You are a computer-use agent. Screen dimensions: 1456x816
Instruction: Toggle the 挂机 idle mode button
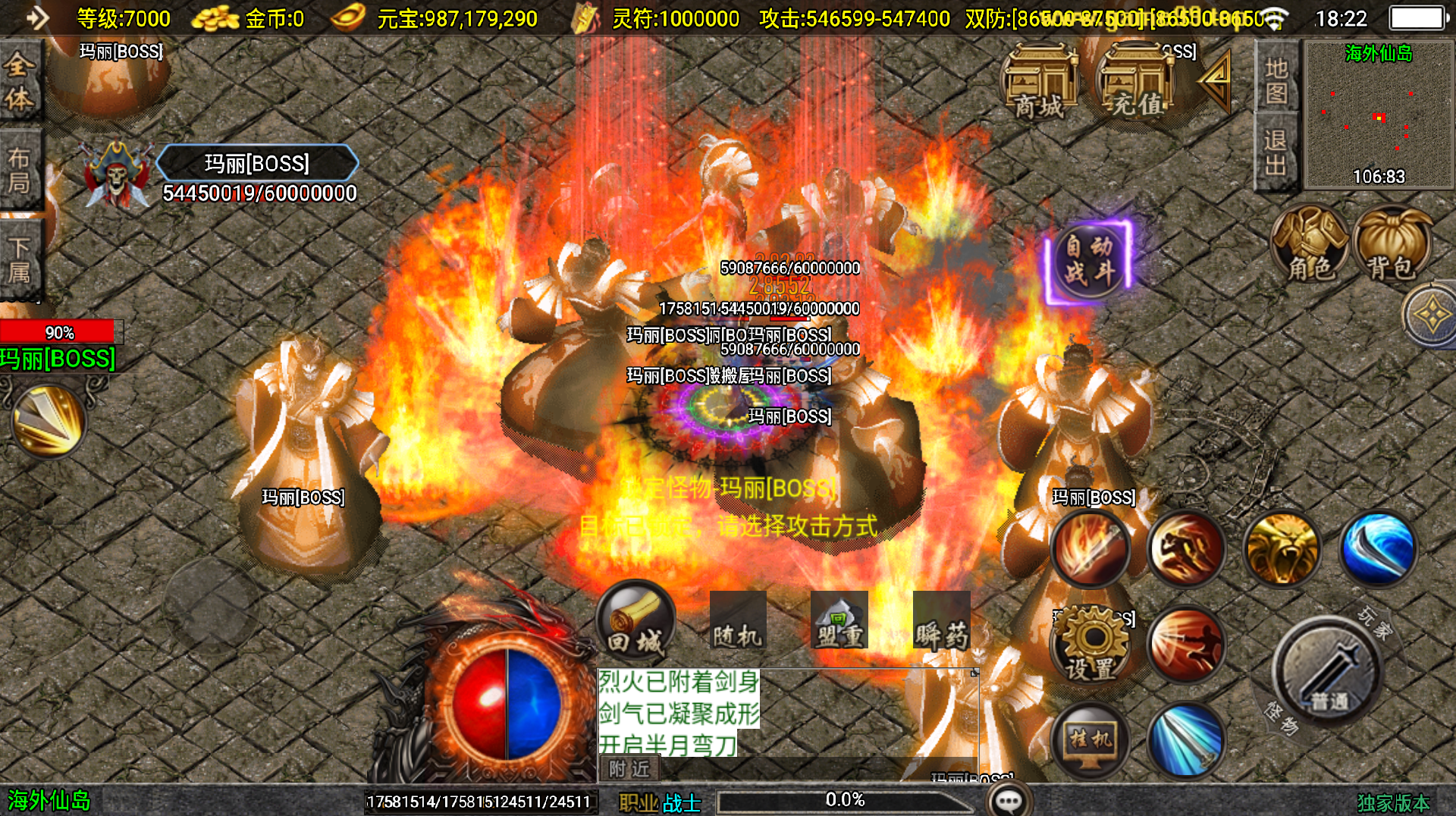point(1090,740)
